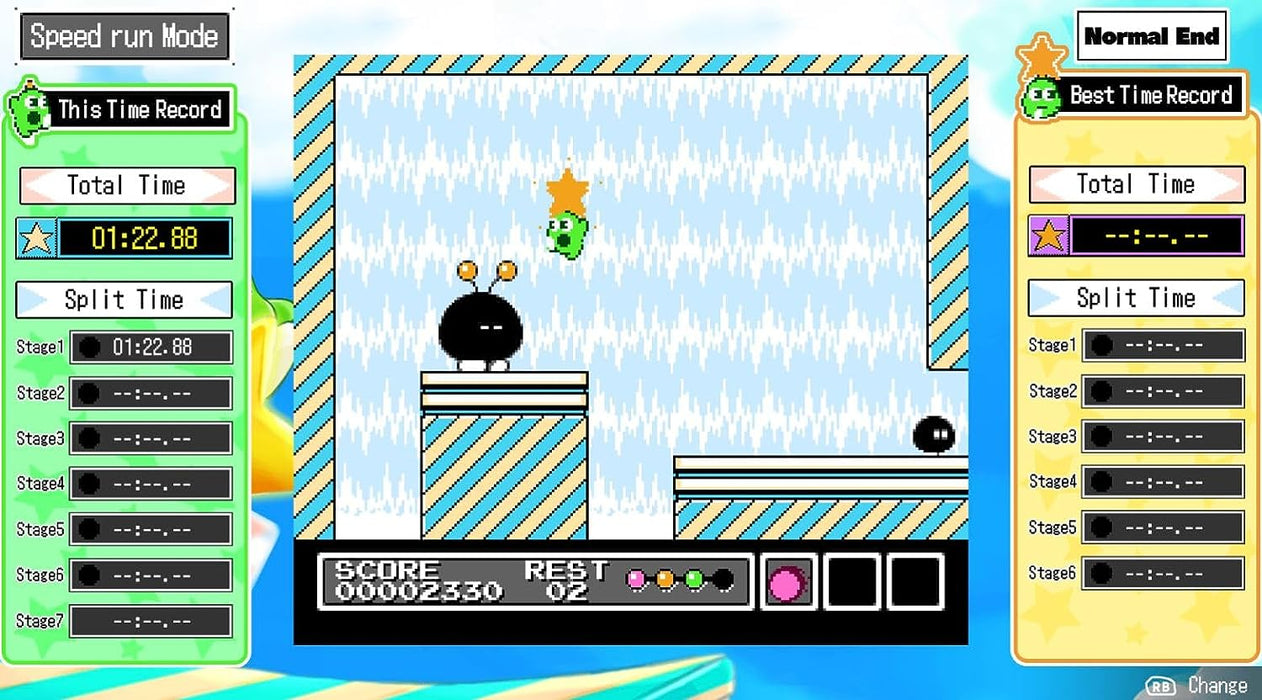Switch the Normal End category label
The image size is (1262, 700).
1152,37
